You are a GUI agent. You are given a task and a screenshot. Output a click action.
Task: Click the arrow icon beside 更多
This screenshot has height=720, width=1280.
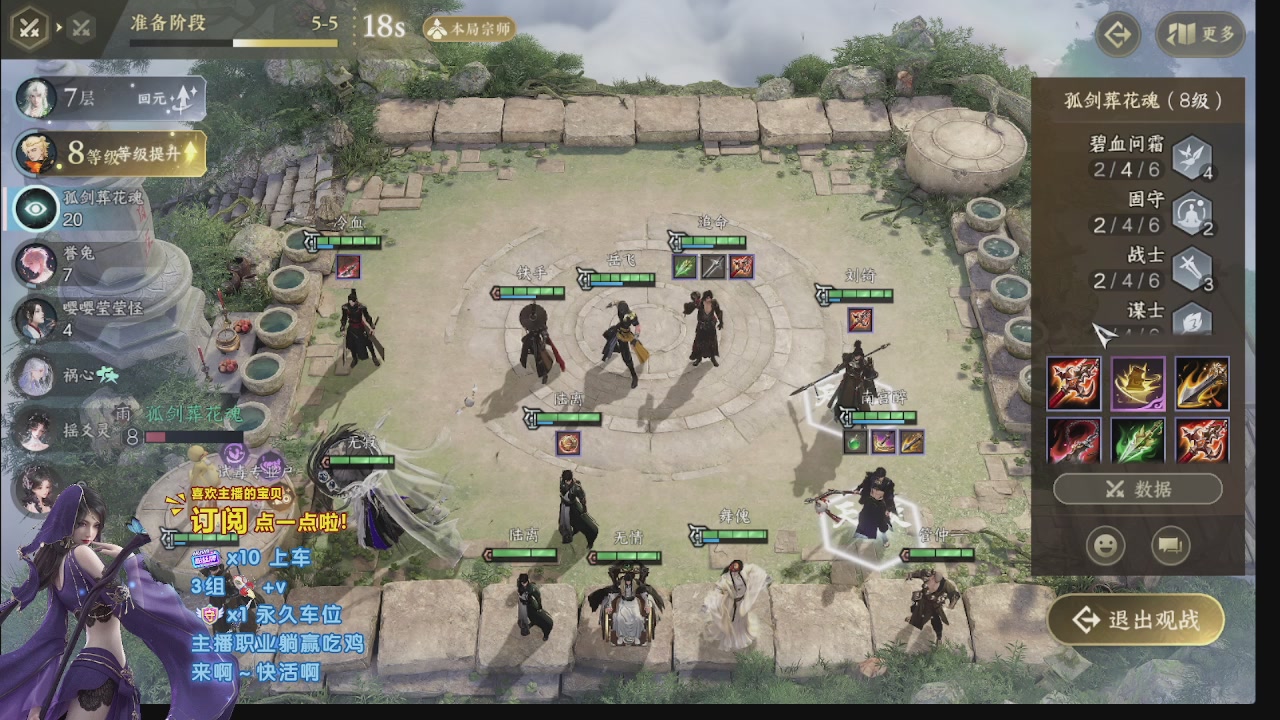click(1118, 35)
